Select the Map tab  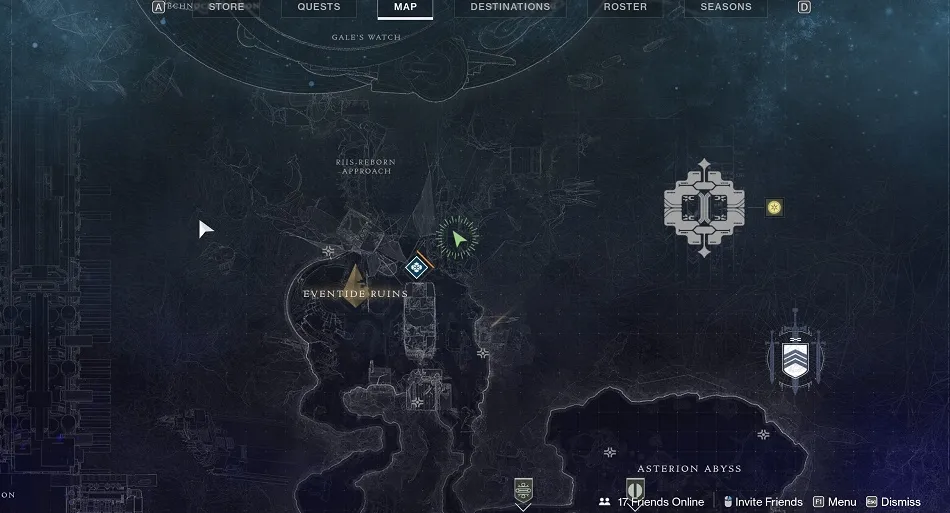point(405,7)
